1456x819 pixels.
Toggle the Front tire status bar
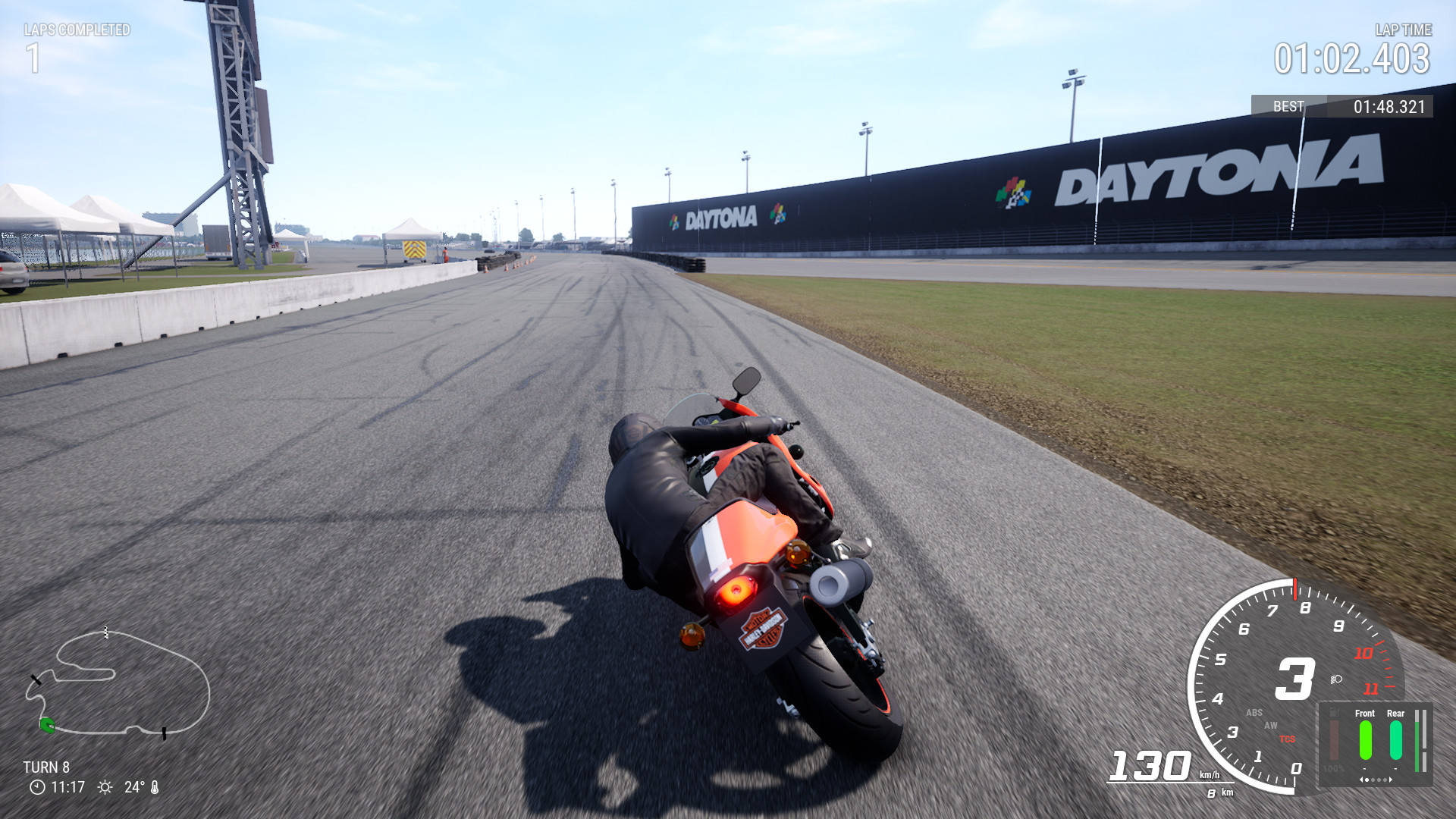(x=1365, y=740)
